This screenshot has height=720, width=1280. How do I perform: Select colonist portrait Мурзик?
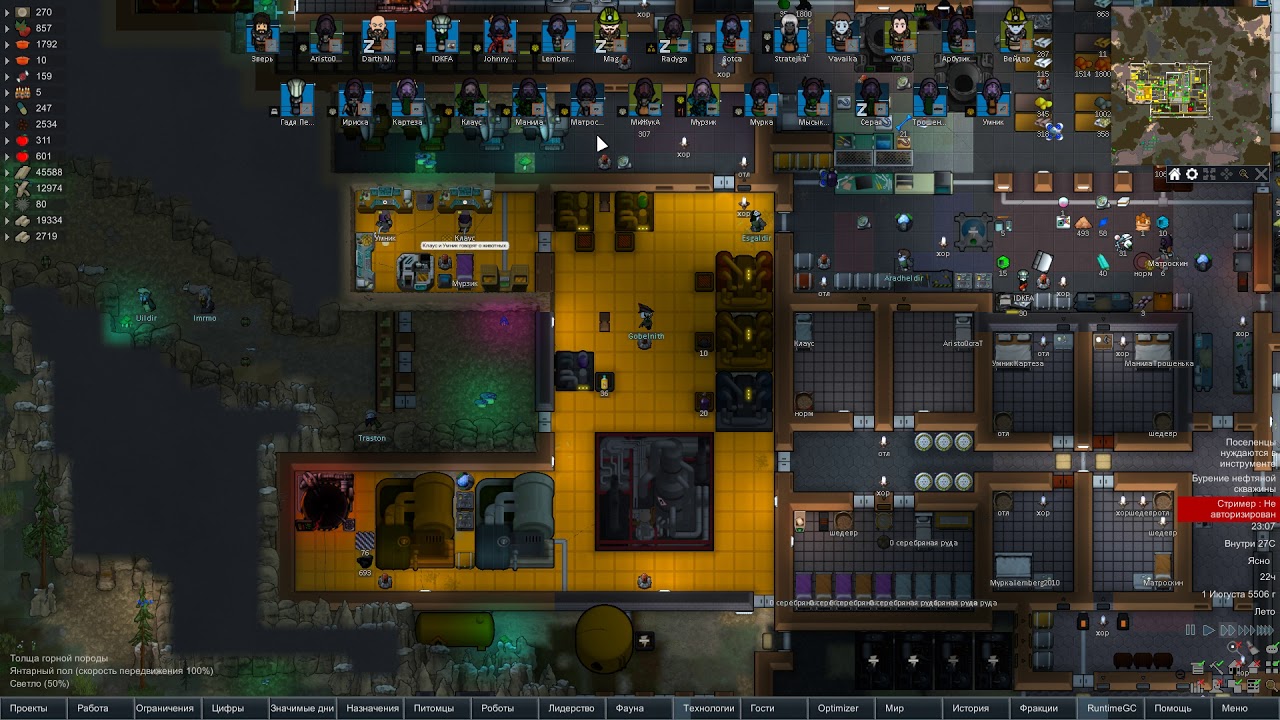[703, 99]
